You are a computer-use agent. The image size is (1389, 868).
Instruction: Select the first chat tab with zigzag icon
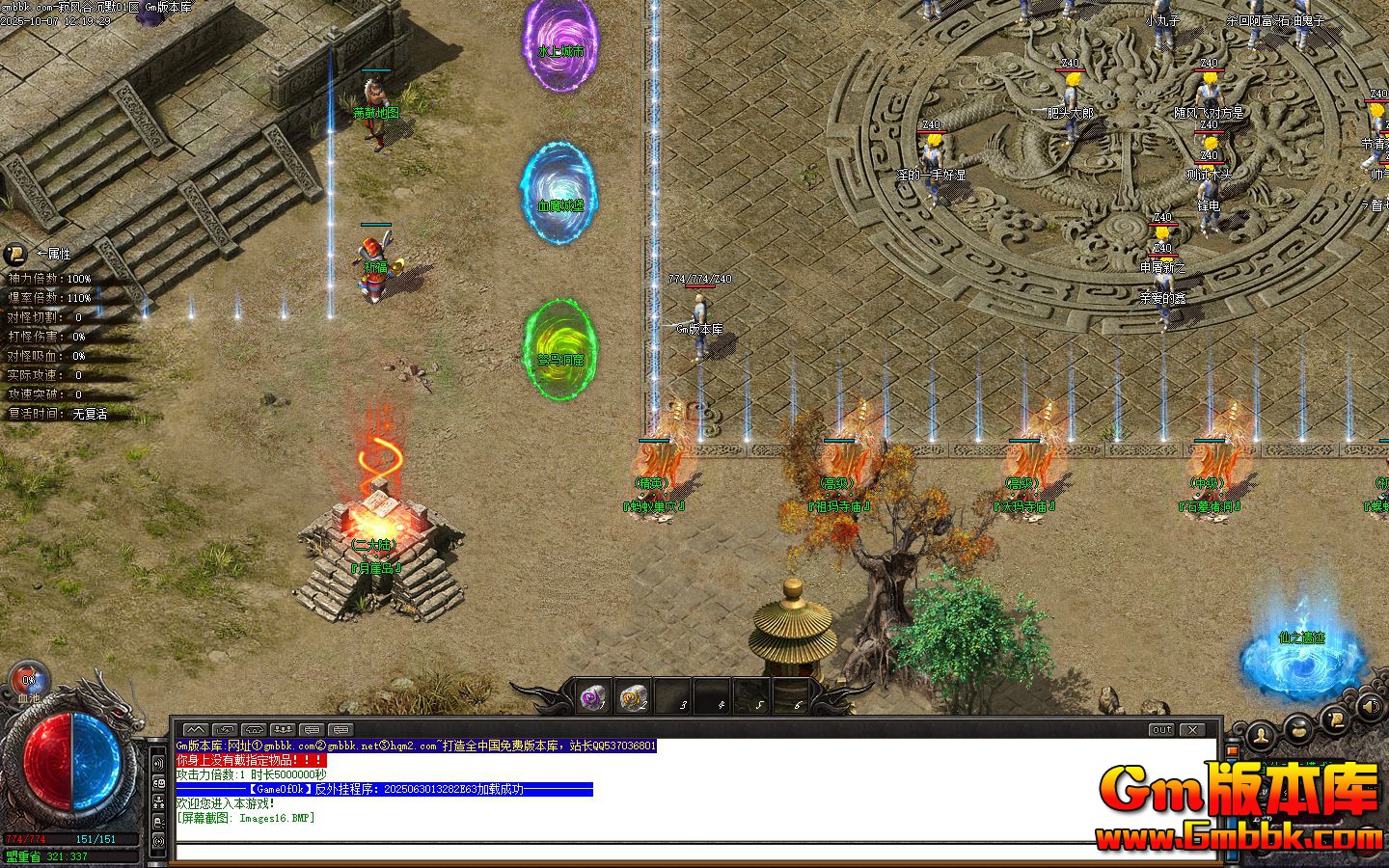(x=196, y=730)
